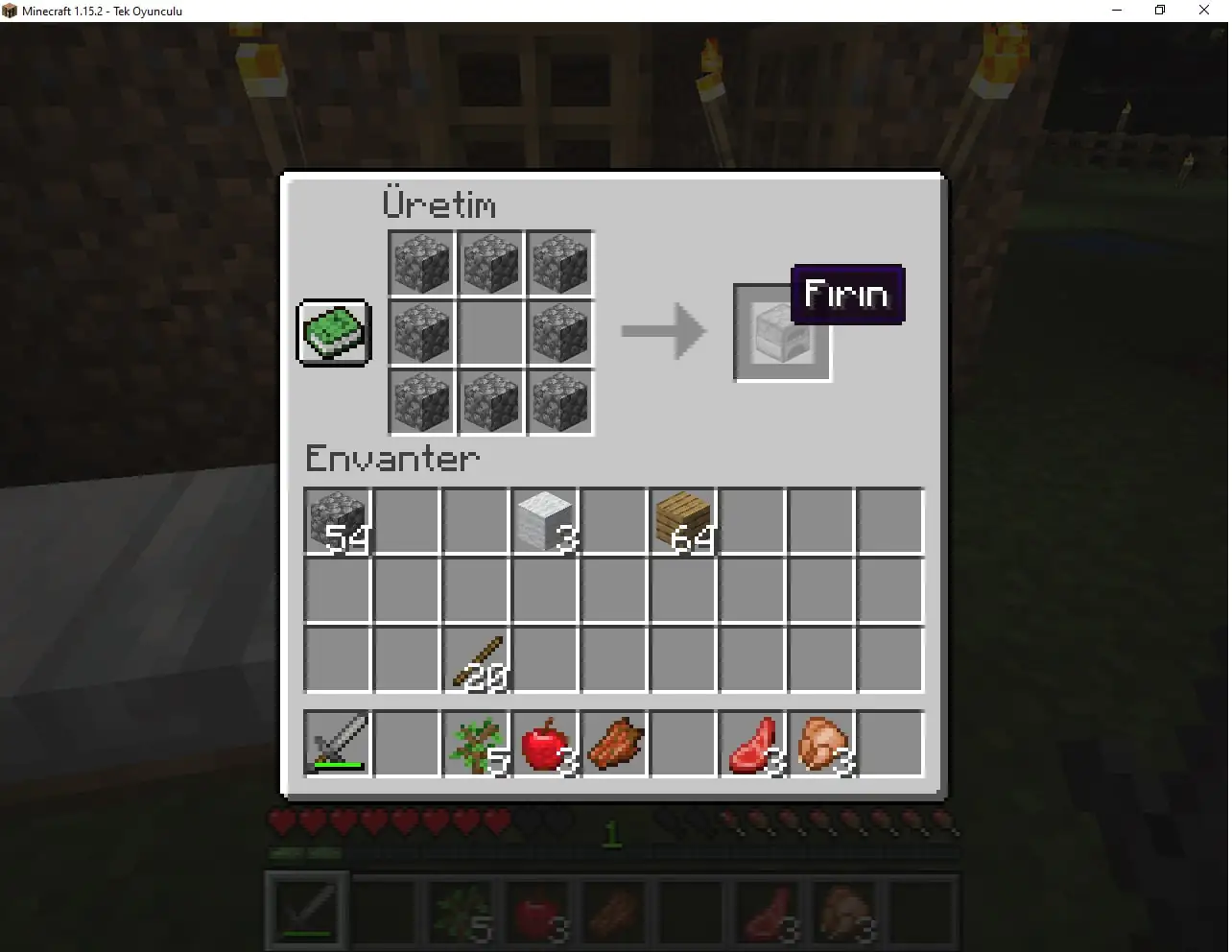Click the bottom-middle cobblestone in the crafting grid
The height and width of the screenshot is (952, 1232).
[490, 402]
